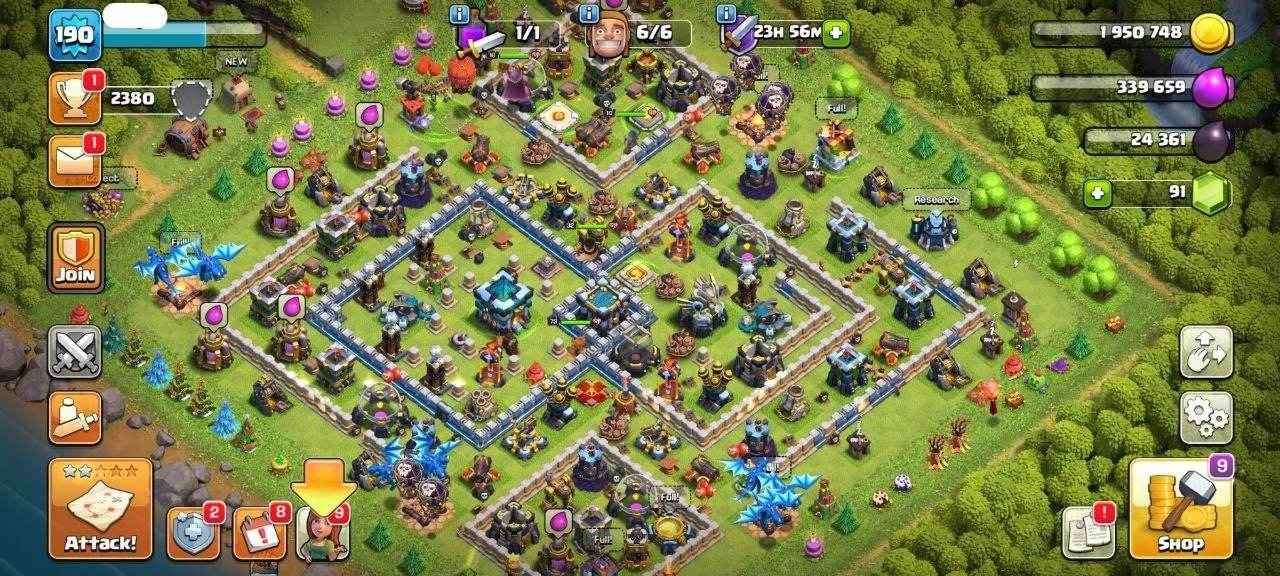Viewport: 1280px width, 576px height.
Task: Enter village layout edit mode
Action: click(1205, 350)
